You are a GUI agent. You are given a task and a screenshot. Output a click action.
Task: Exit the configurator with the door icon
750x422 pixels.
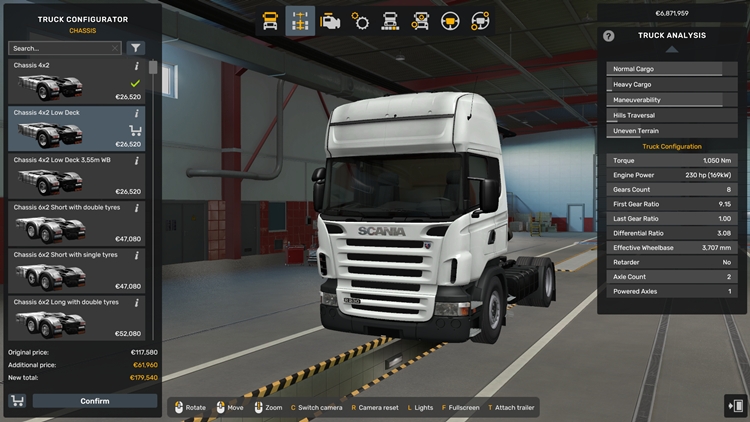point(735,404)
